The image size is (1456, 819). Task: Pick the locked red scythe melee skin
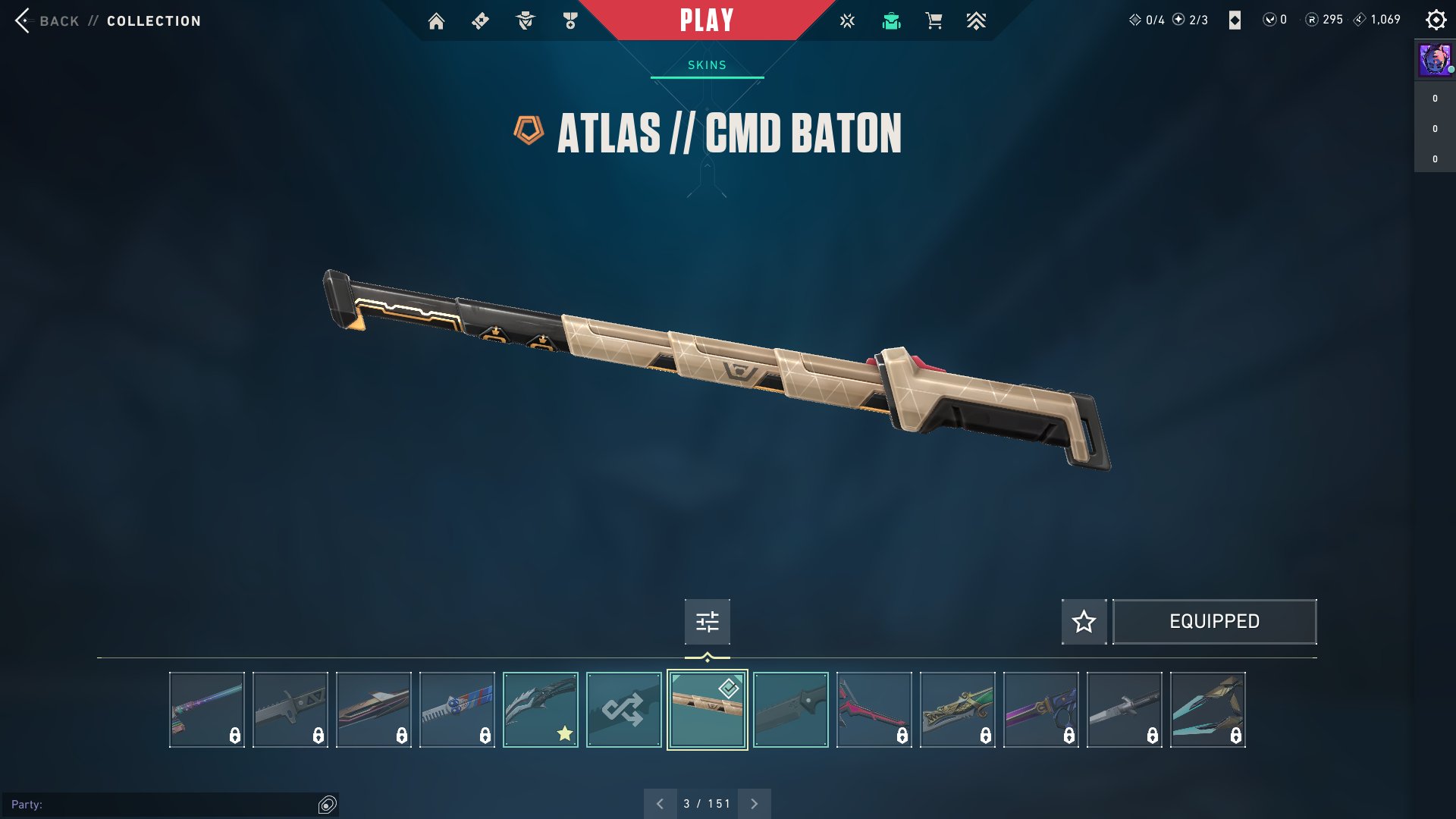[x=874, y=710]
